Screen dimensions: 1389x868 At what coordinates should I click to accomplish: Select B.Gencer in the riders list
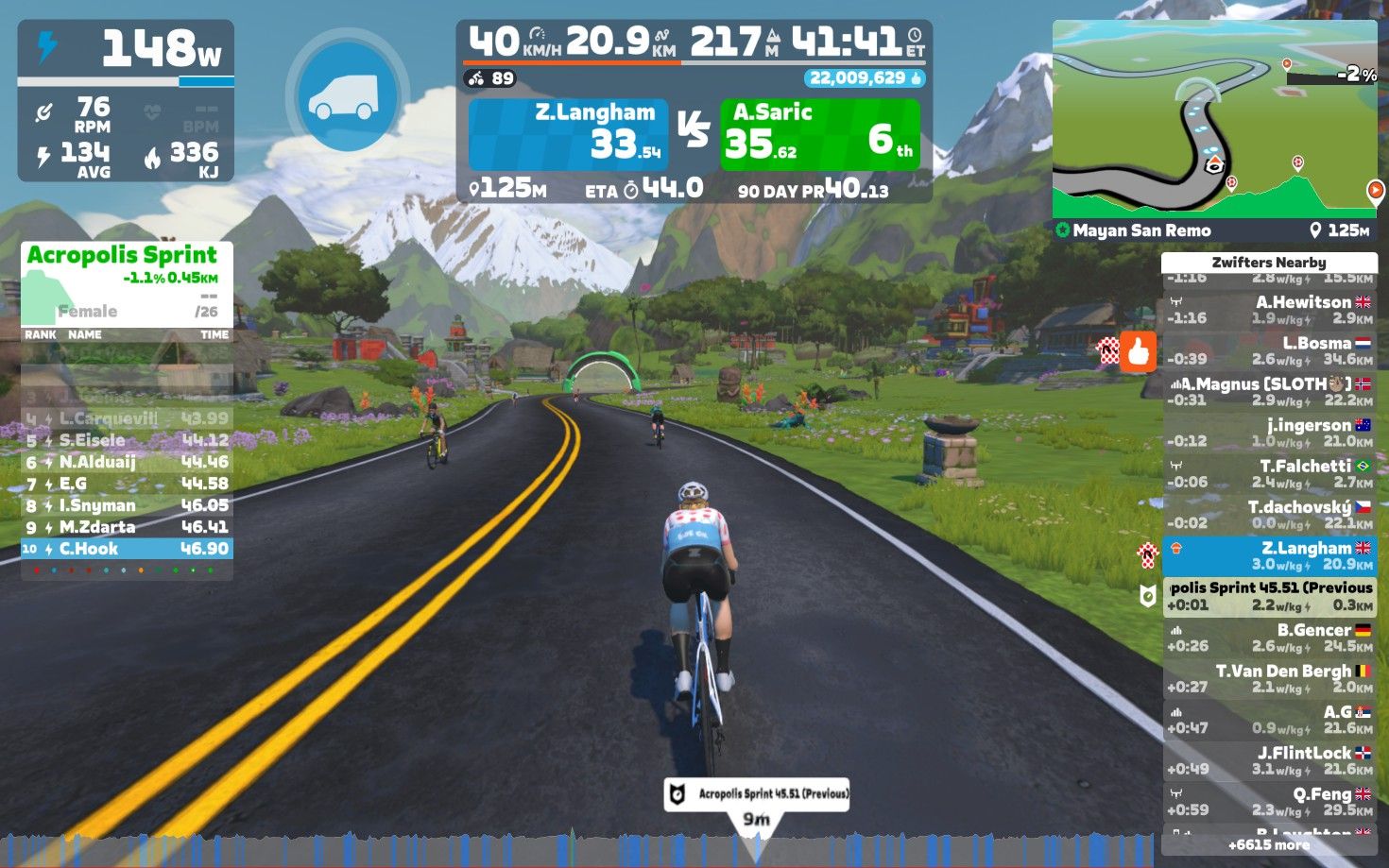pyautogui.click(x=1268, y=638)
